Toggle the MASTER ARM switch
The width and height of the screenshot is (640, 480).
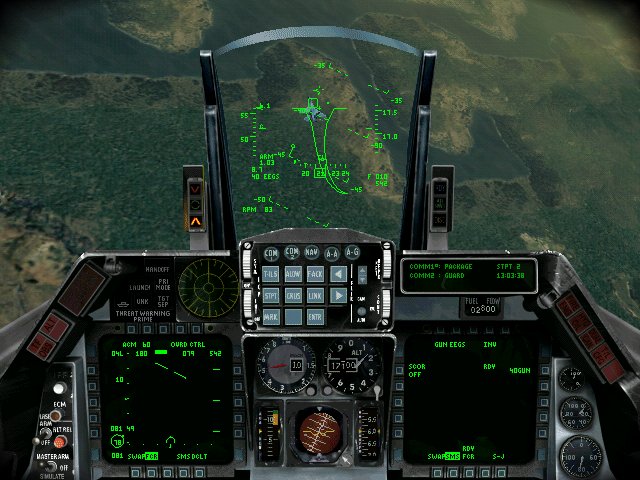pos(49,466)
